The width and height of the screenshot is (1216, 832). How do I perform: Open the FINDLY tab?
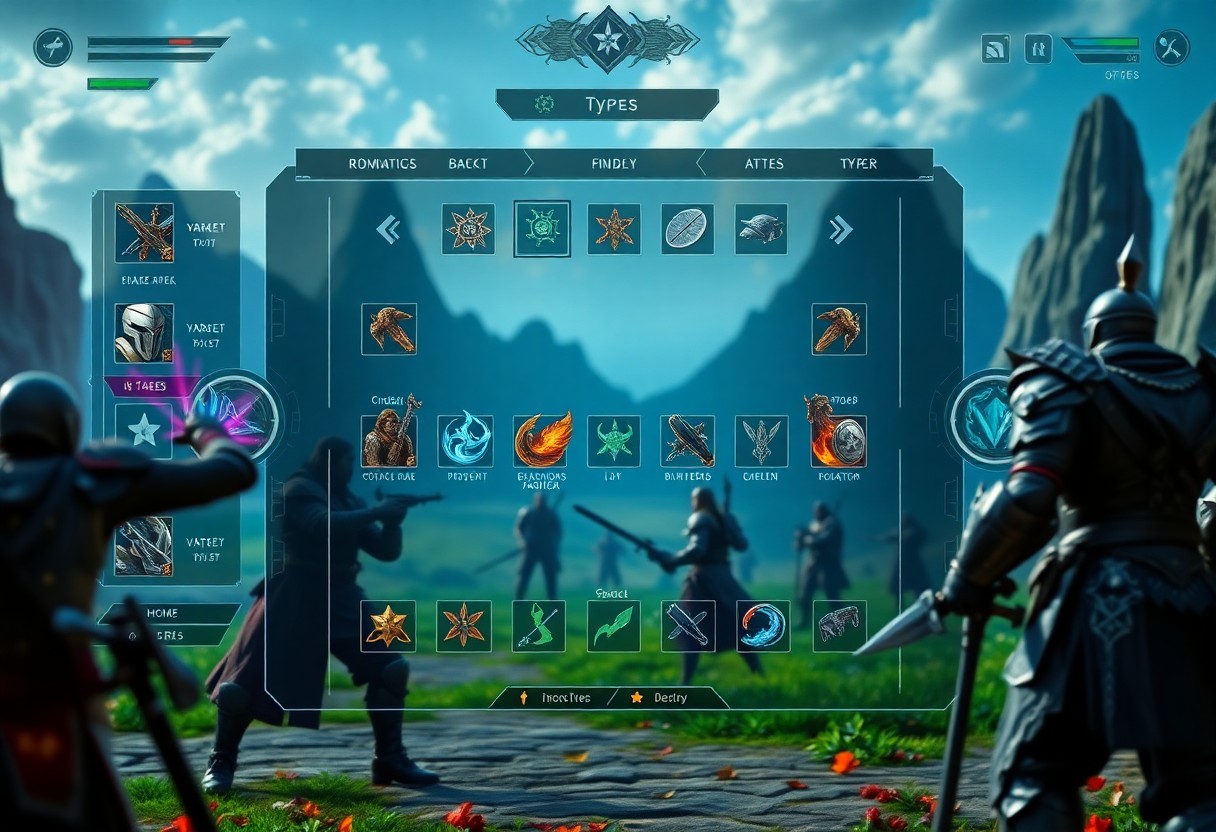point(613,164)
